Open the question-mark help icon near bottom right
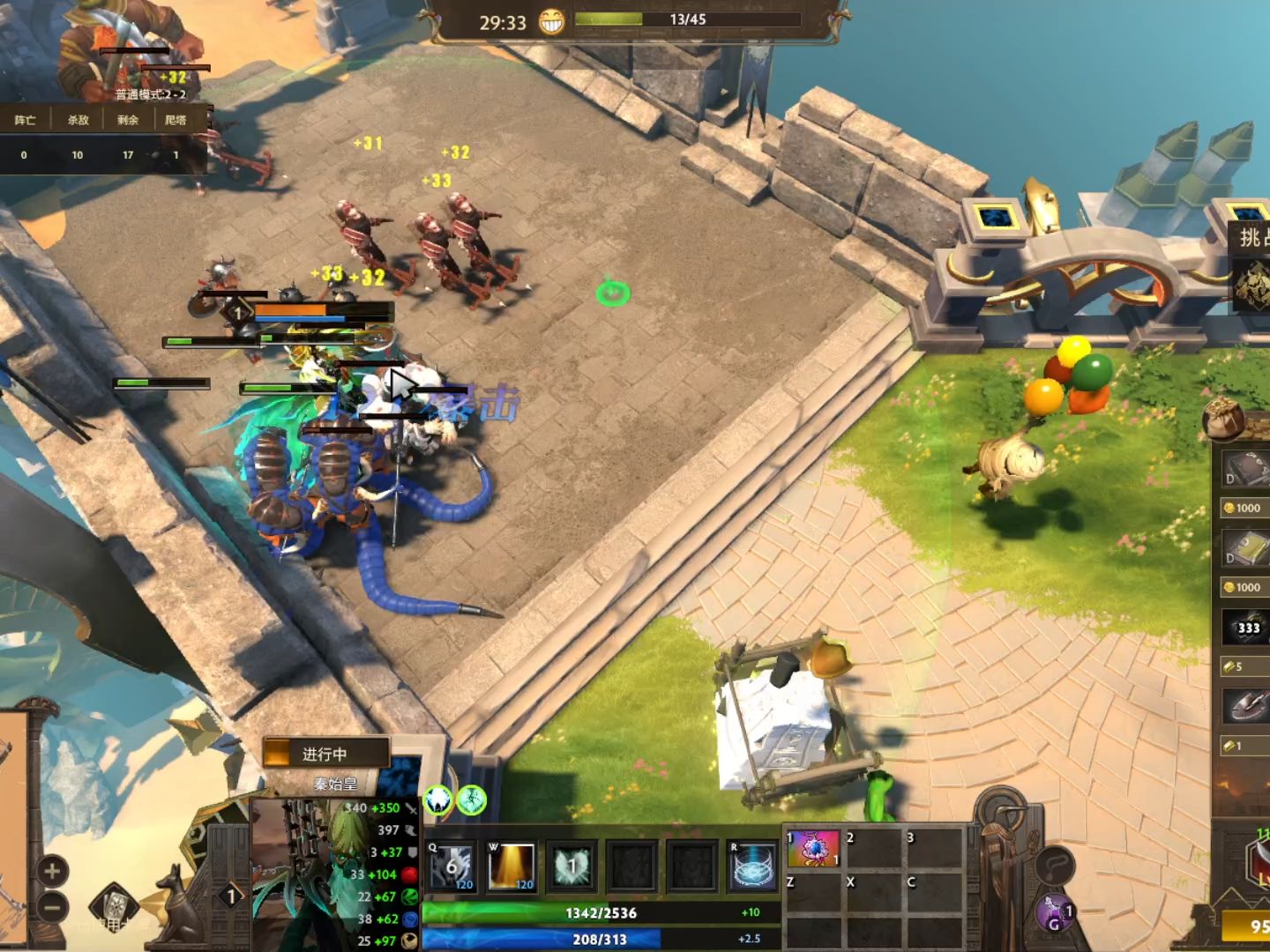 point(1056,866)
